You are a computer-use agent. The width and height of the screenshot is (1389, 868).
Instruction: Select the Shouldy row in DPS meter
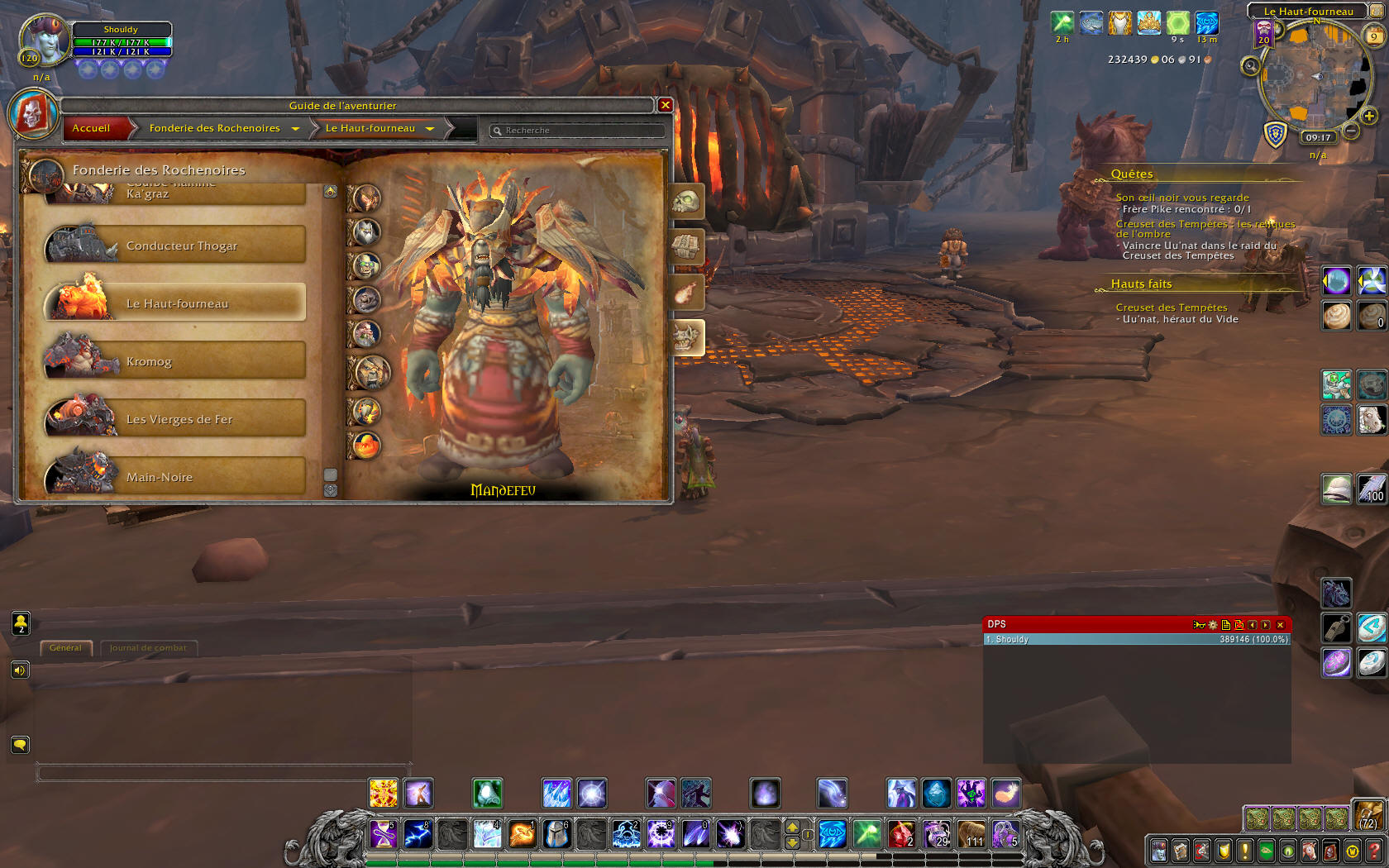(x=1137, y=639)
